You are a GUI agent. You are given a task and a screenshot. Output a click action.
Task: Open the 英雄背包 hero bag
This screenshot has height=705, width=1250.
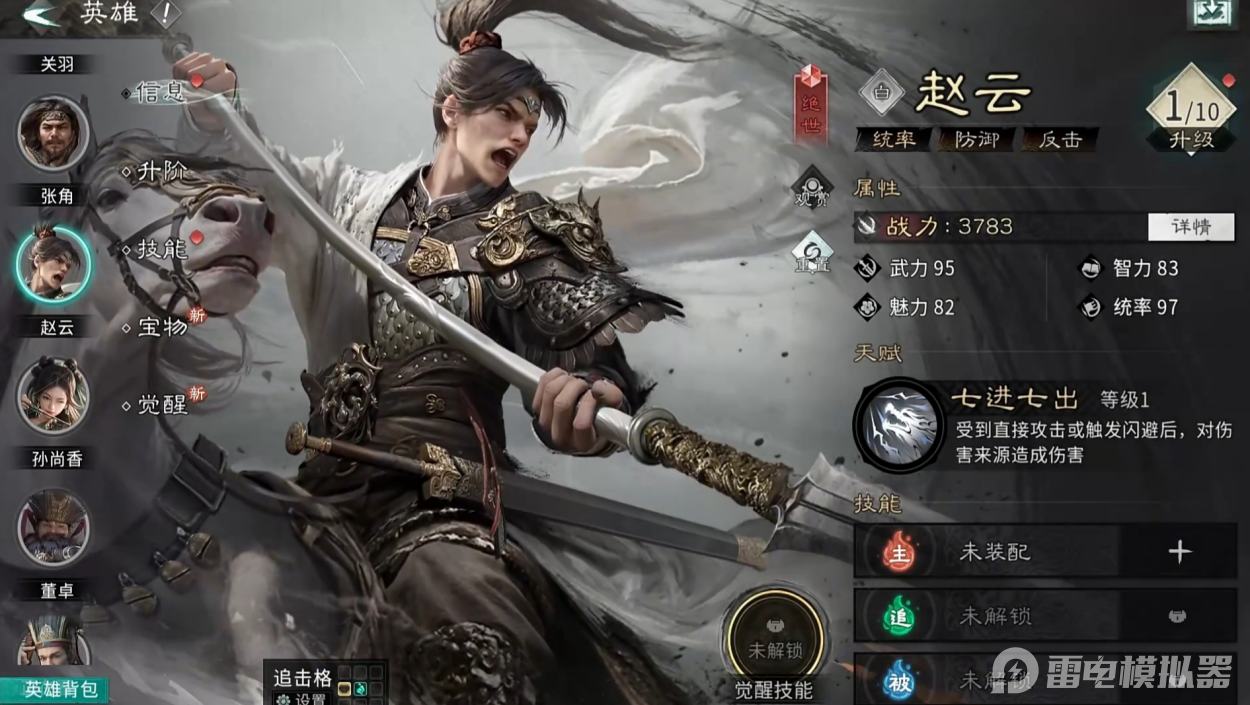pos(53,689)
